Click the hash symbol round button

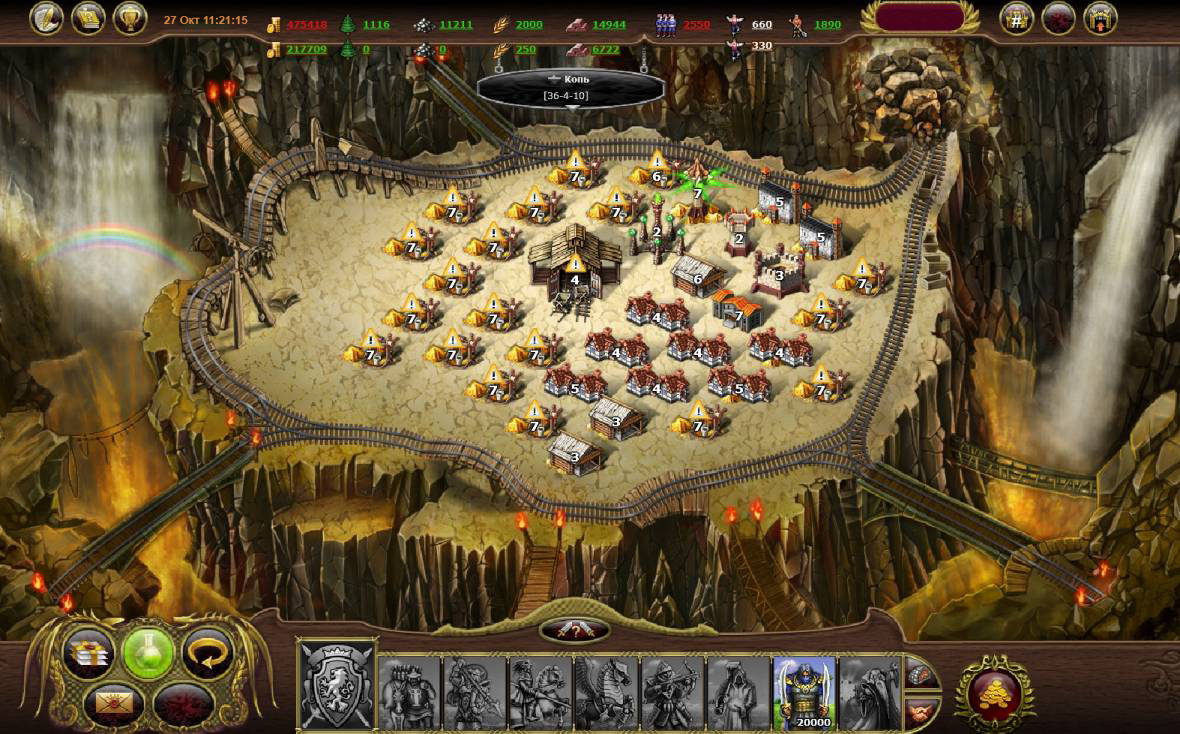pos(1017,19)
